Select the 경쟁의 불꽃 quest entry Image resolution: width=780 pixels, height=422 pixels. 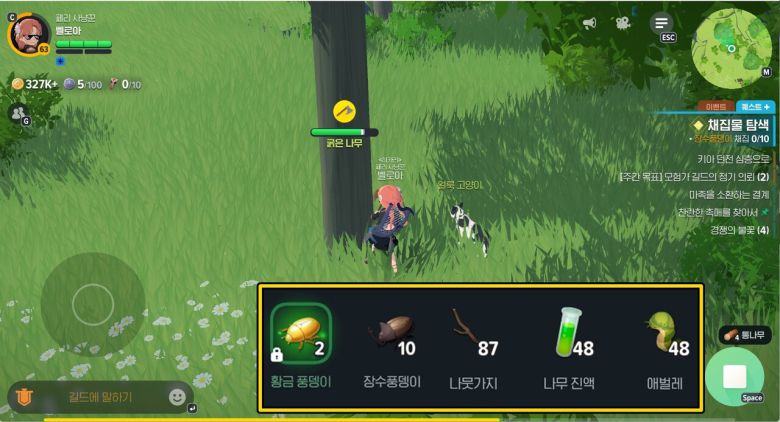(x=739, y=230)
